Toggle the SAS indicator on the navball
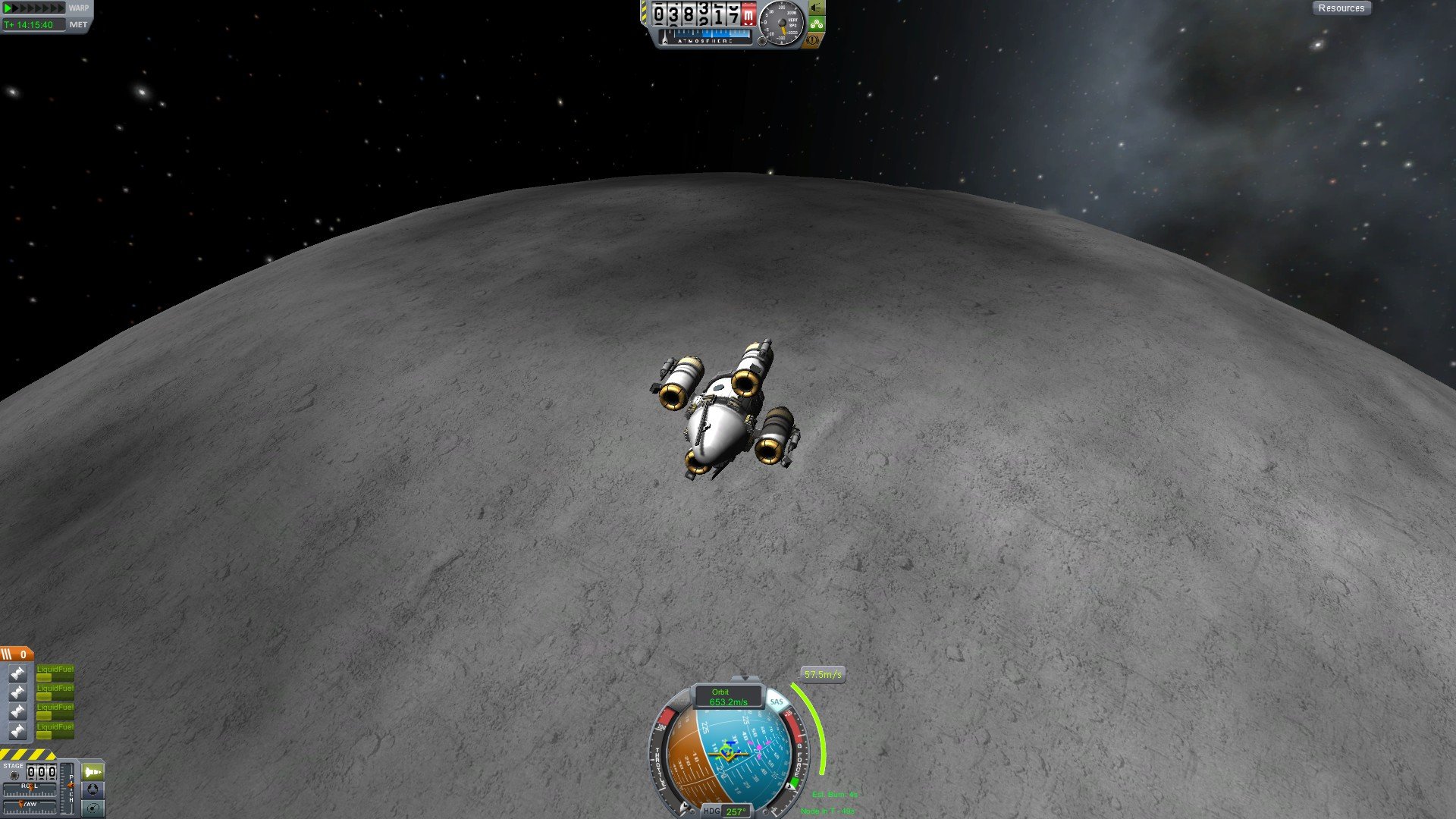The width and height of the screenshot is (1456, 819). click(x=776, y=701)
